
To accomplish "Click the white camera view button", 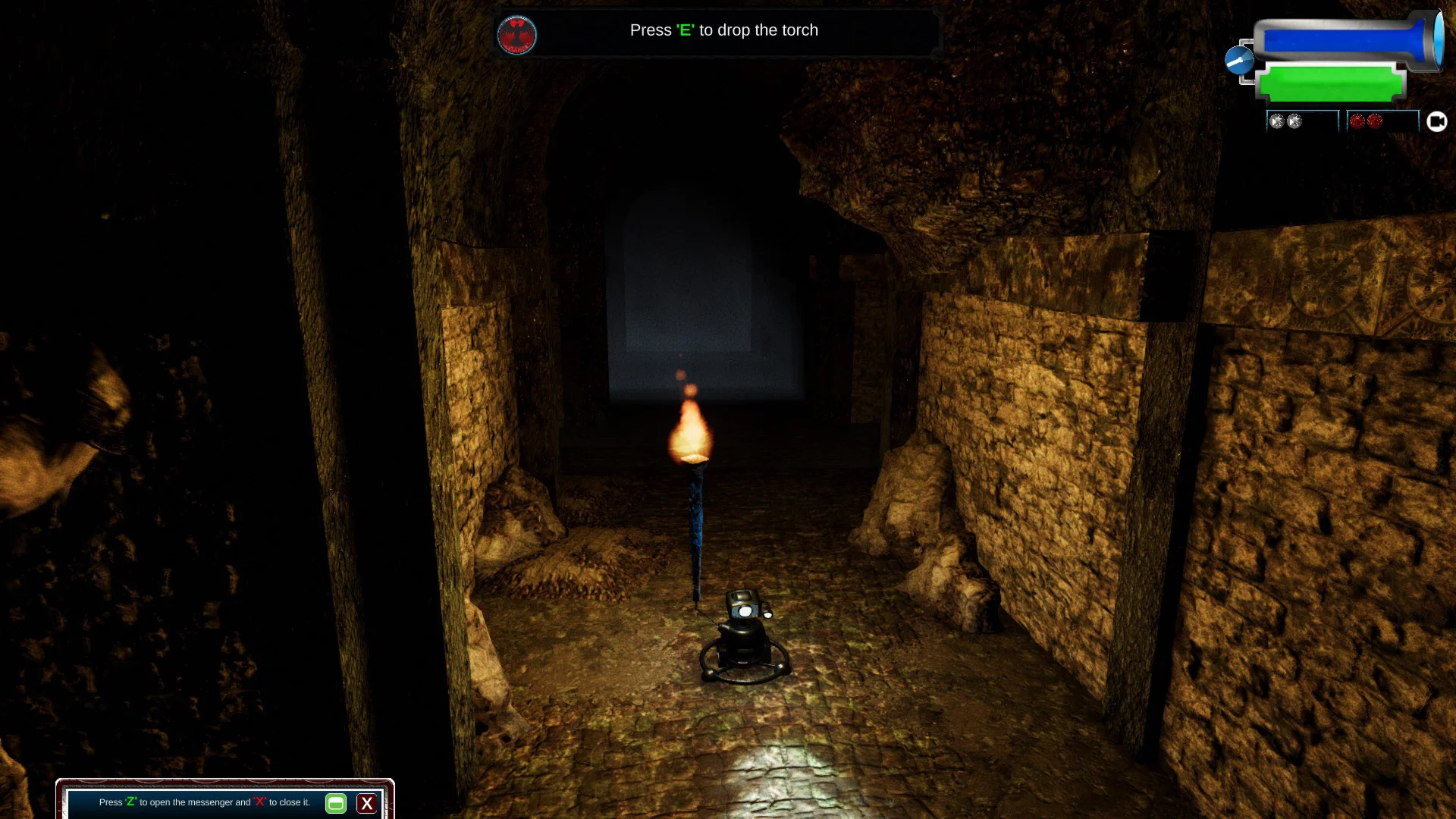I will [x=1436, y=121].
